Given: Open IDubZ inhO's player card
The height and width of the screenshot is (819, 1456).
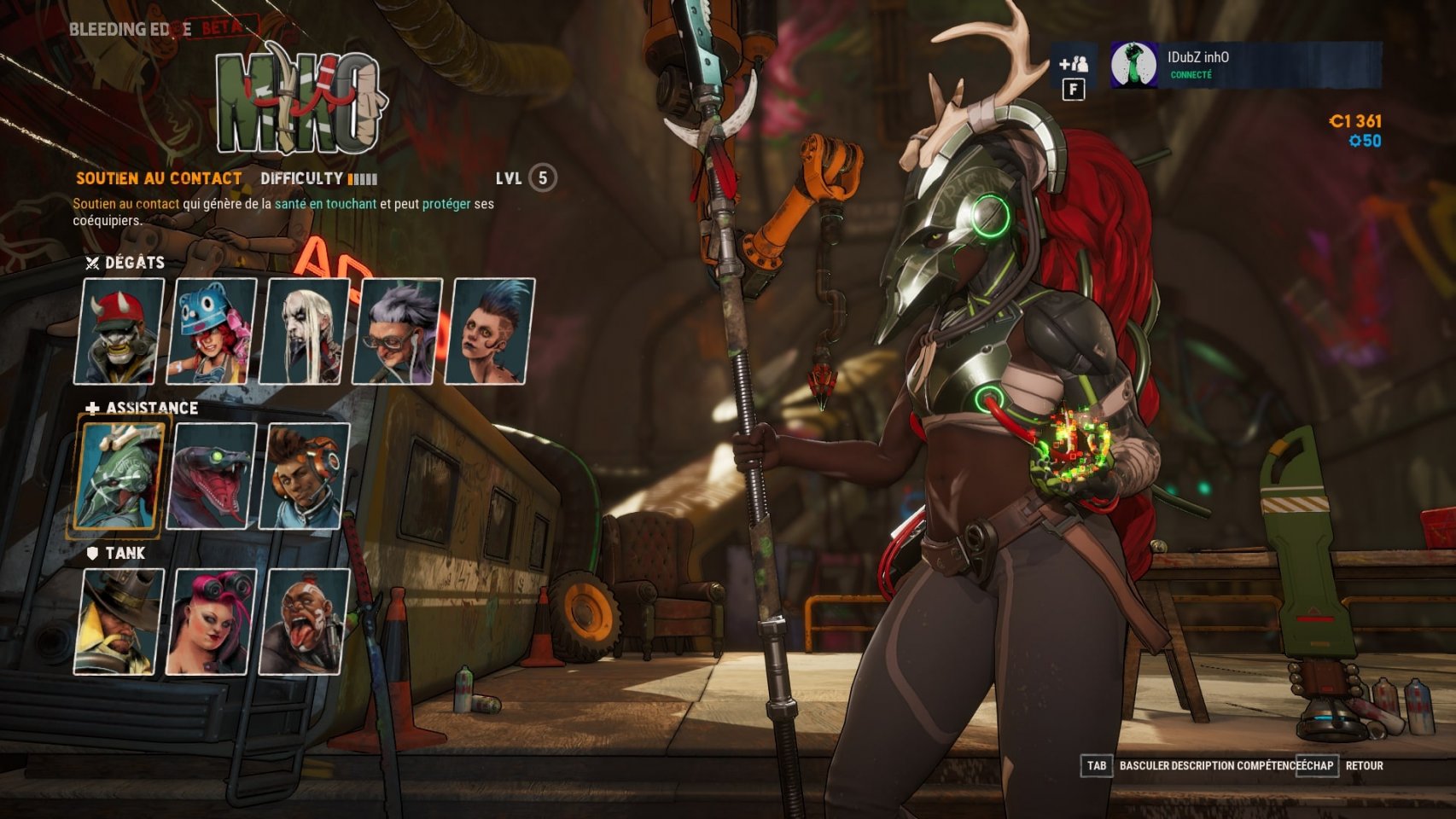Looking at the screenshot, I should click(x=1244, y=65).
